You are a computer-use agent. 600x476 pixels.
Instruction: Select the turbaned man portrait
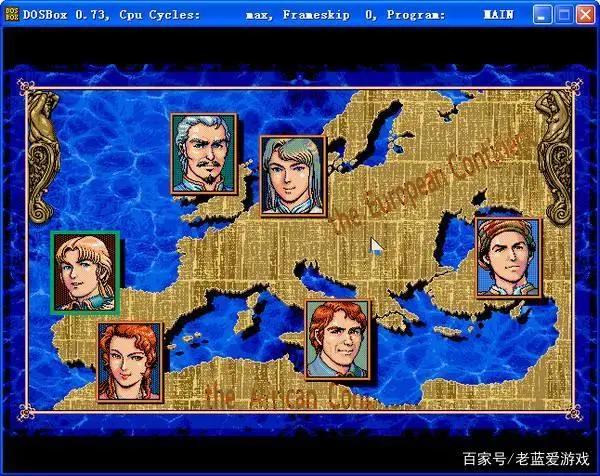click(507, 257)
